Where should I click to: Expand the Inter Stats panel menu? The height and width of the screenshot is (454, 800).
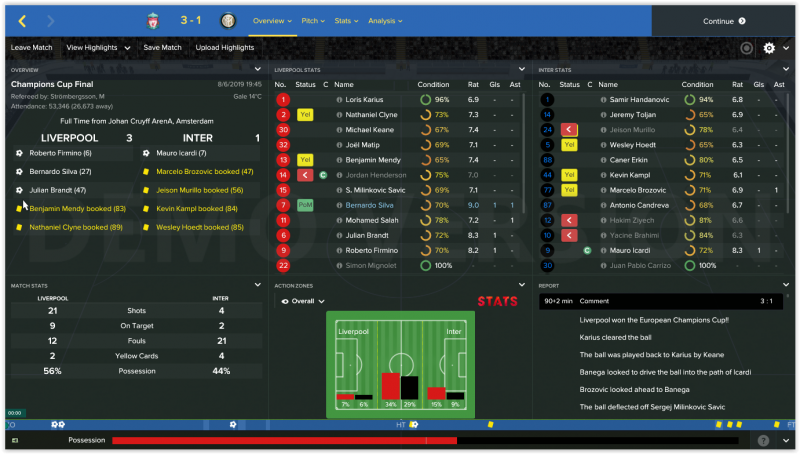[x=783, y=70]
